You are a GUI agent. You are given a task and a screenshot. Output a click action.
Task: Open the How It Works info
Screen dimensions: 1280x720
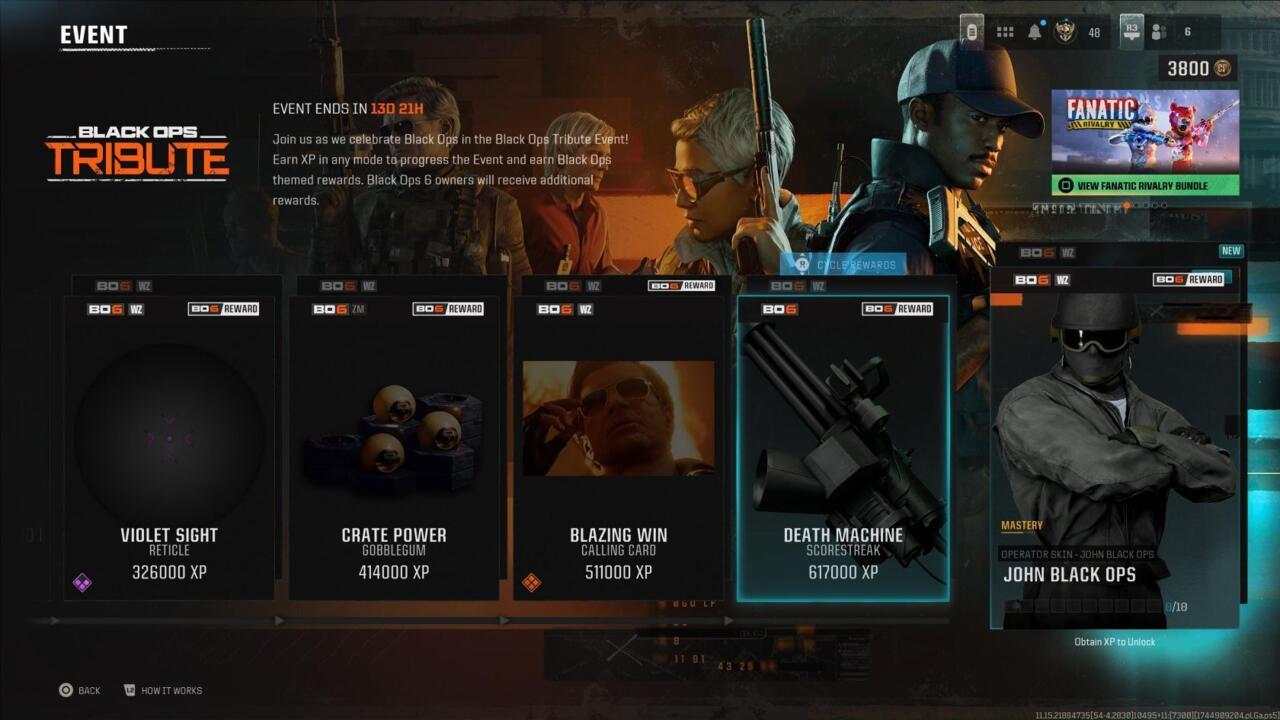click(162, 690)
